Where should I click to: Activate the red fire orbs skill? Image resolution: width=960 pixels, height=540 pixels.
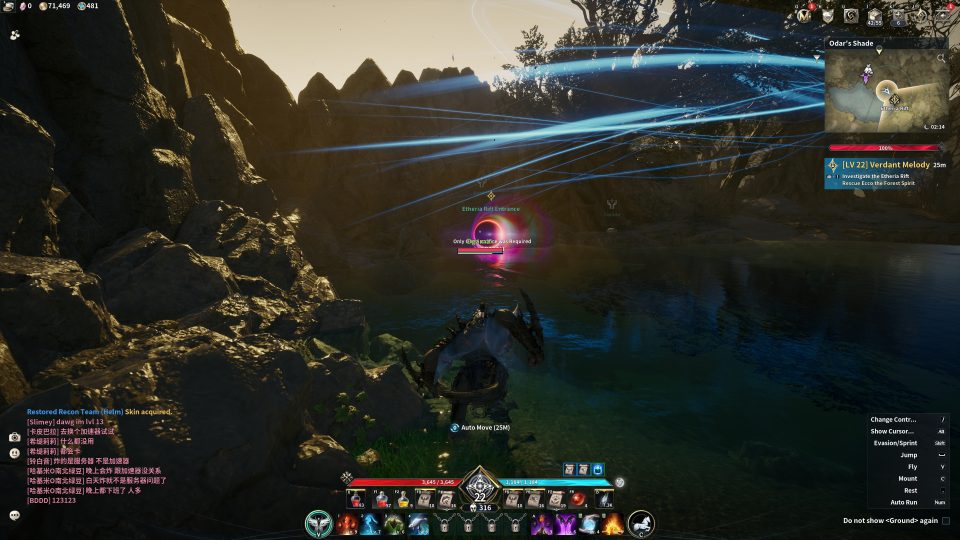(347, 524)
